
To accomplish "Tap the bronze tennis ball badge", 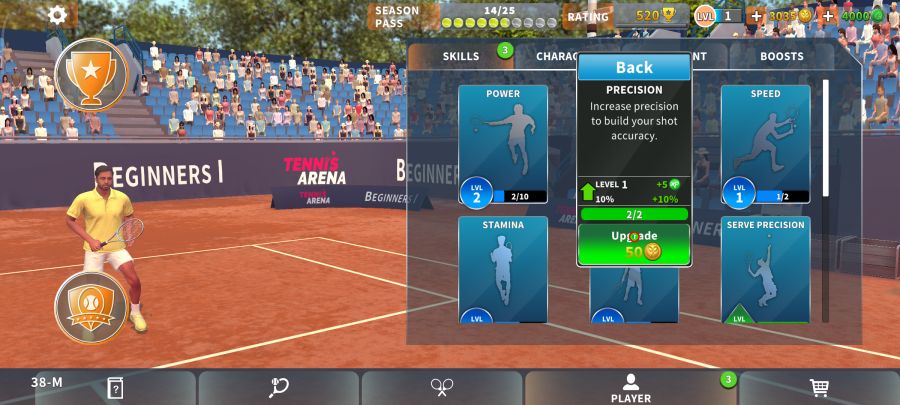I will point(91,304).
